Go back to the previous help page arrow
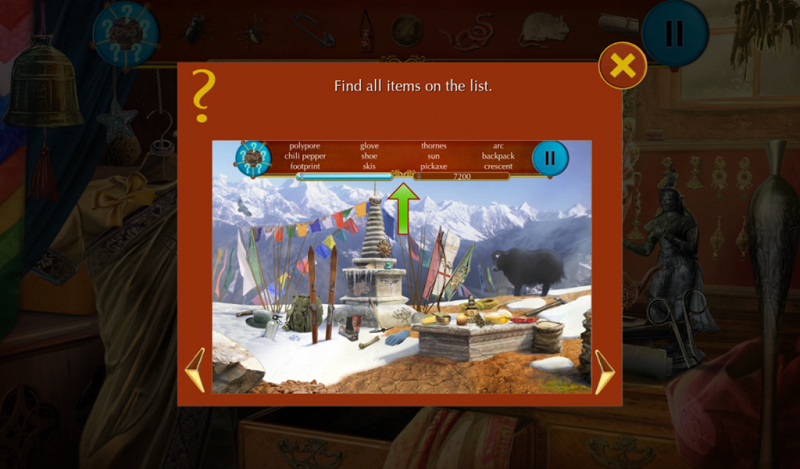Viewport: 800px width, 469px height. click(196, 370)
